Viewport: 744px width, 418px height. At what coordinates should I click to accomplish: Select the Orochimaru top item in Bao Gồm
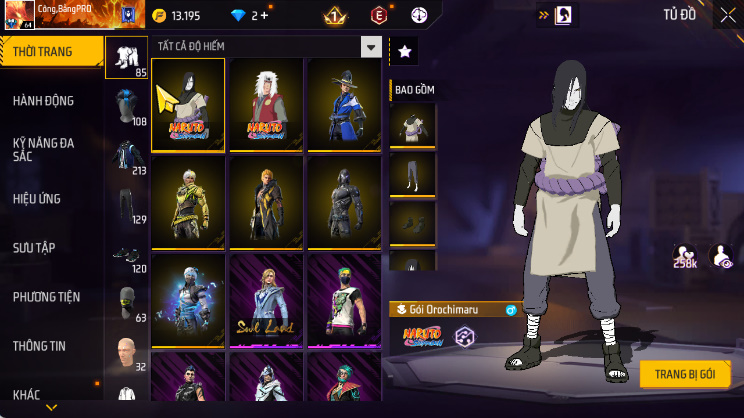(412, 124)
